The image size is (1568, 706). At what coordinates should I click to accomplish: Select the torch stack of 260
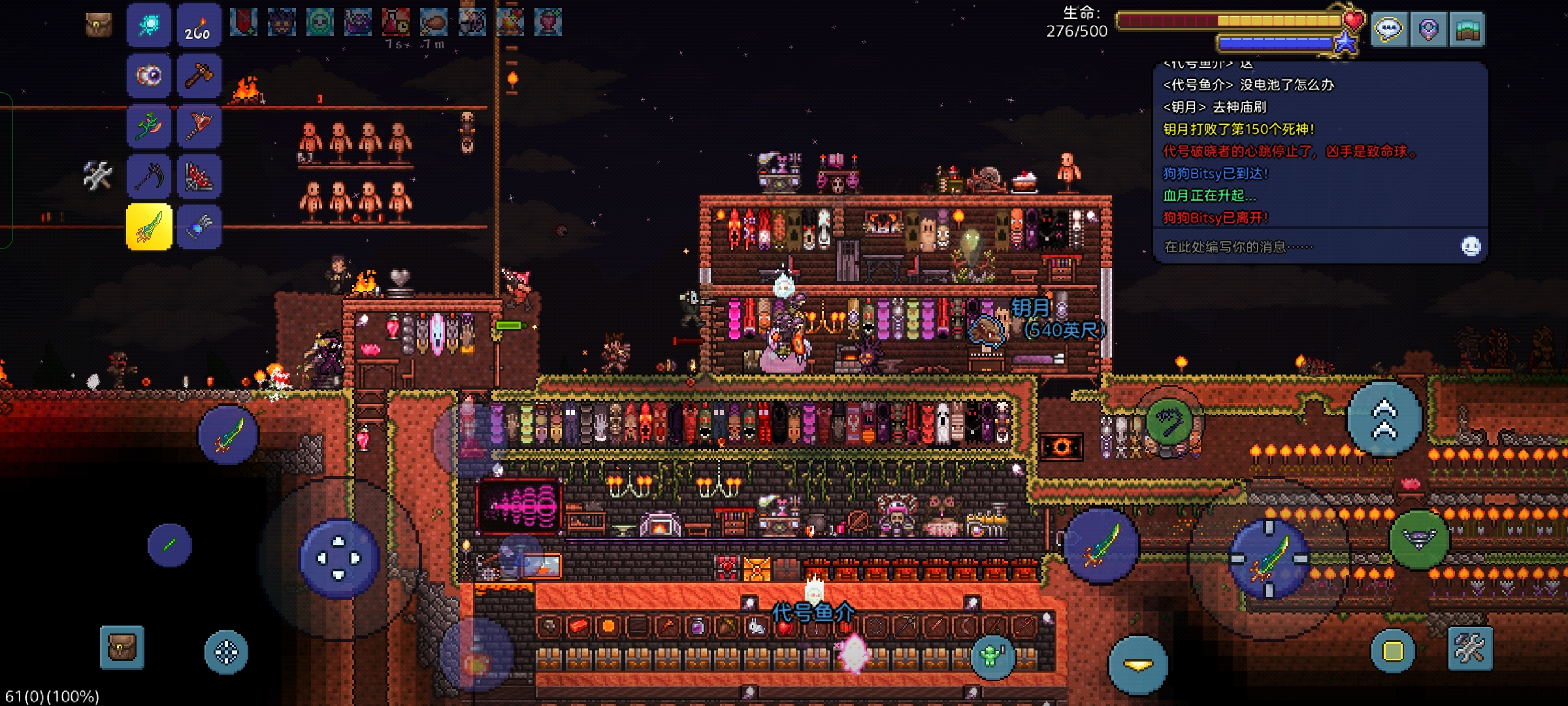click(x=199, y=26)
